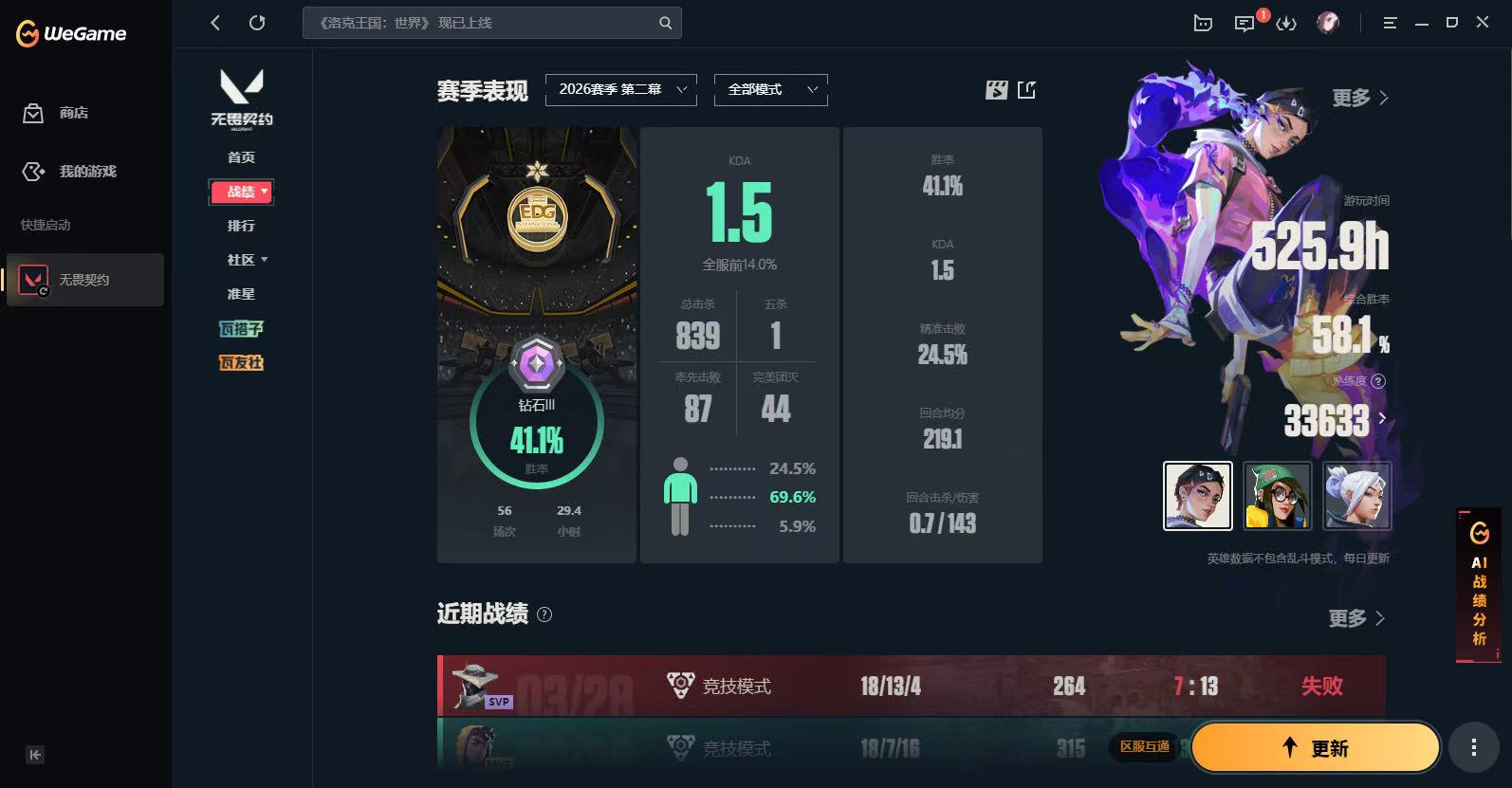Open the Valorant game replay icon

pyautogui.click(x=994, y=90)
